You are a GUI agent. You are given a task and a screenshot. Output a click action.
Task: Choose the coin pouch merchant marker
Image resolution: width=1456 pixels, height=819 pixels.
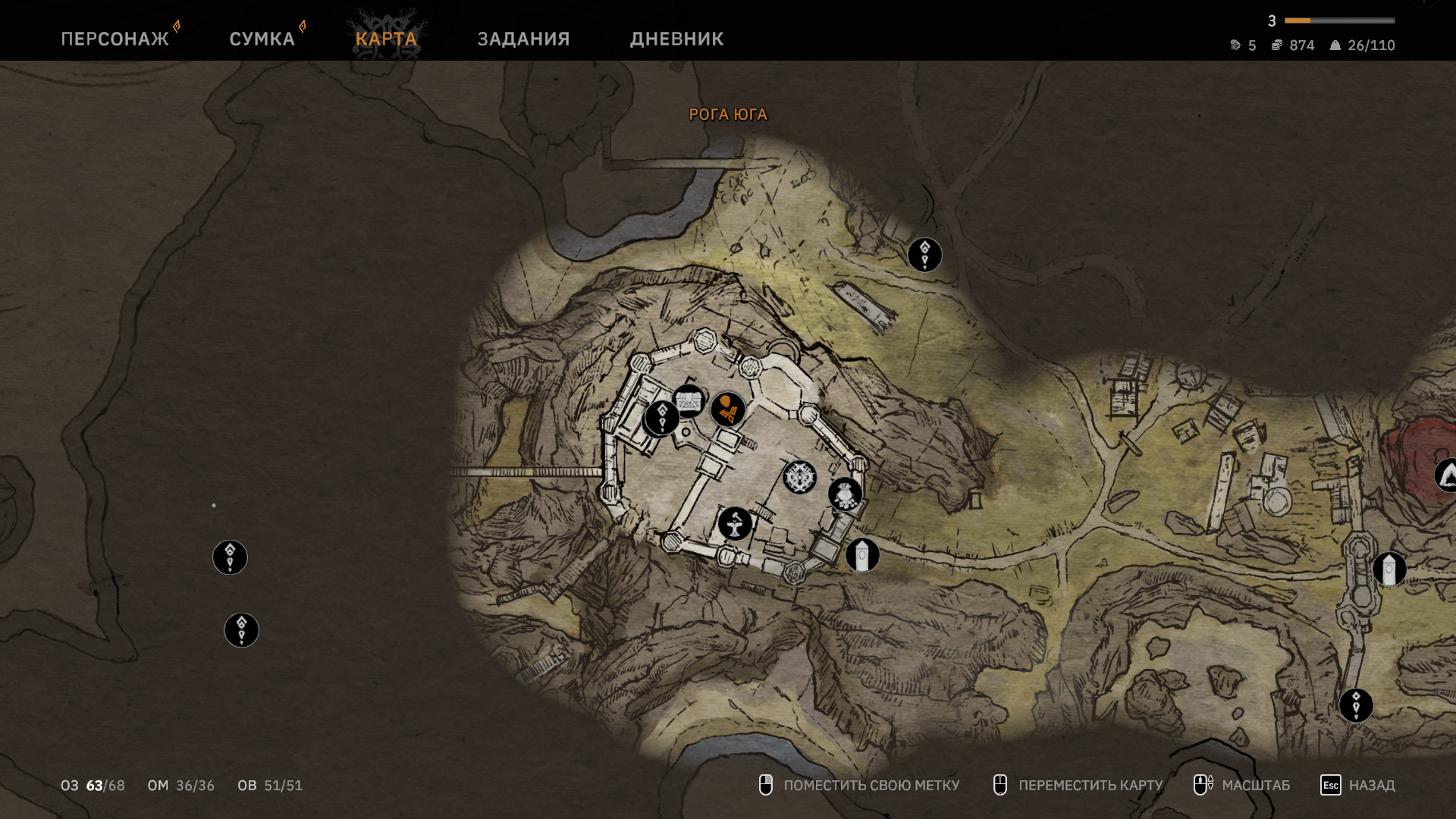(845, 494)
